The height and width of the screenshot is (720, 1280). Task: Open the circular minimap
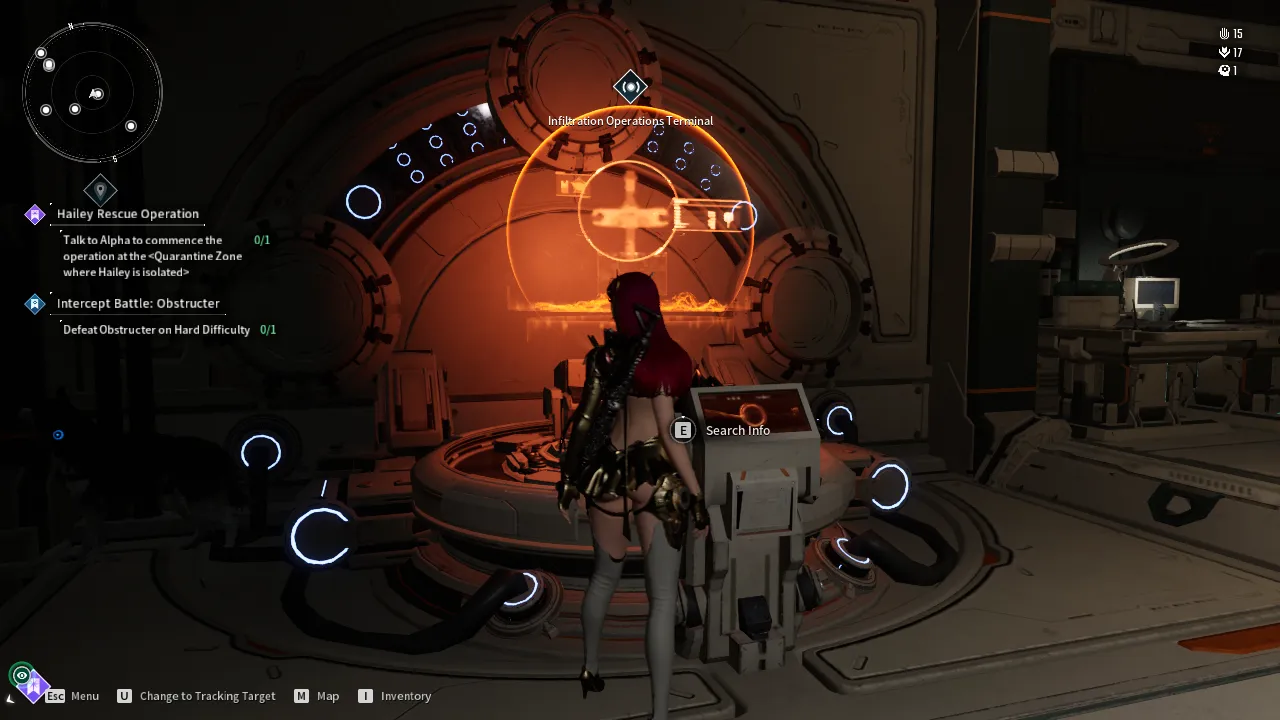pos(92,93)
